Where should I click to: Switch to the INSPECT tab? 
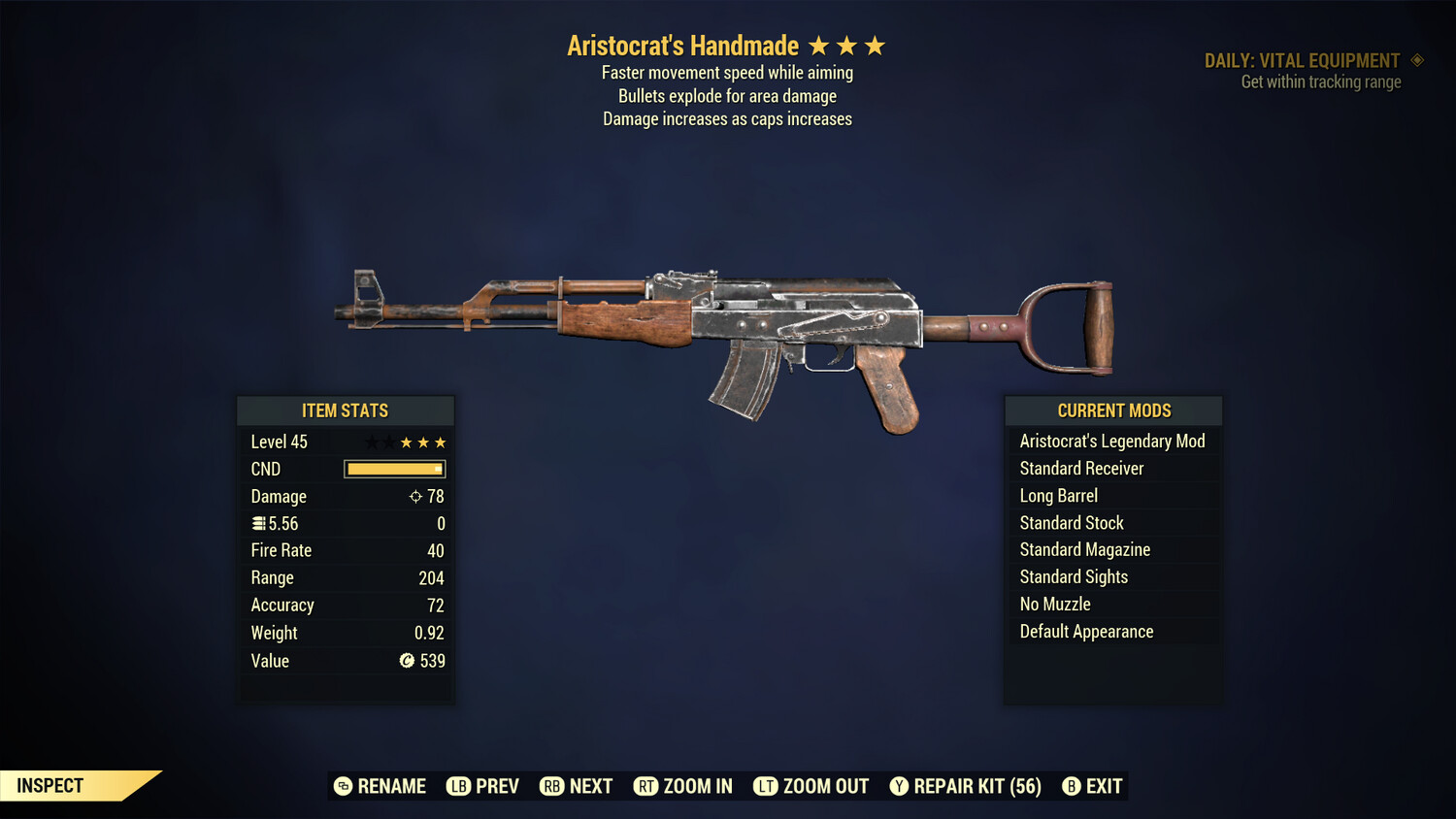[x=50, y=785]
